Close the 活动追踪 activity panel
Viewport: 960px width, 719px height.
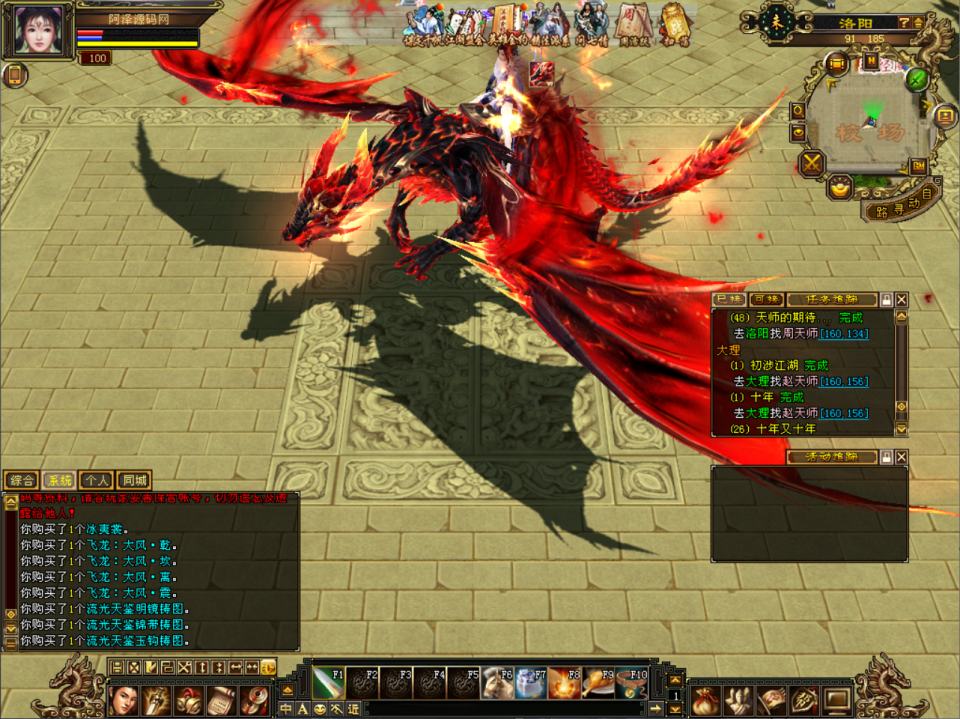pos(902,457)
